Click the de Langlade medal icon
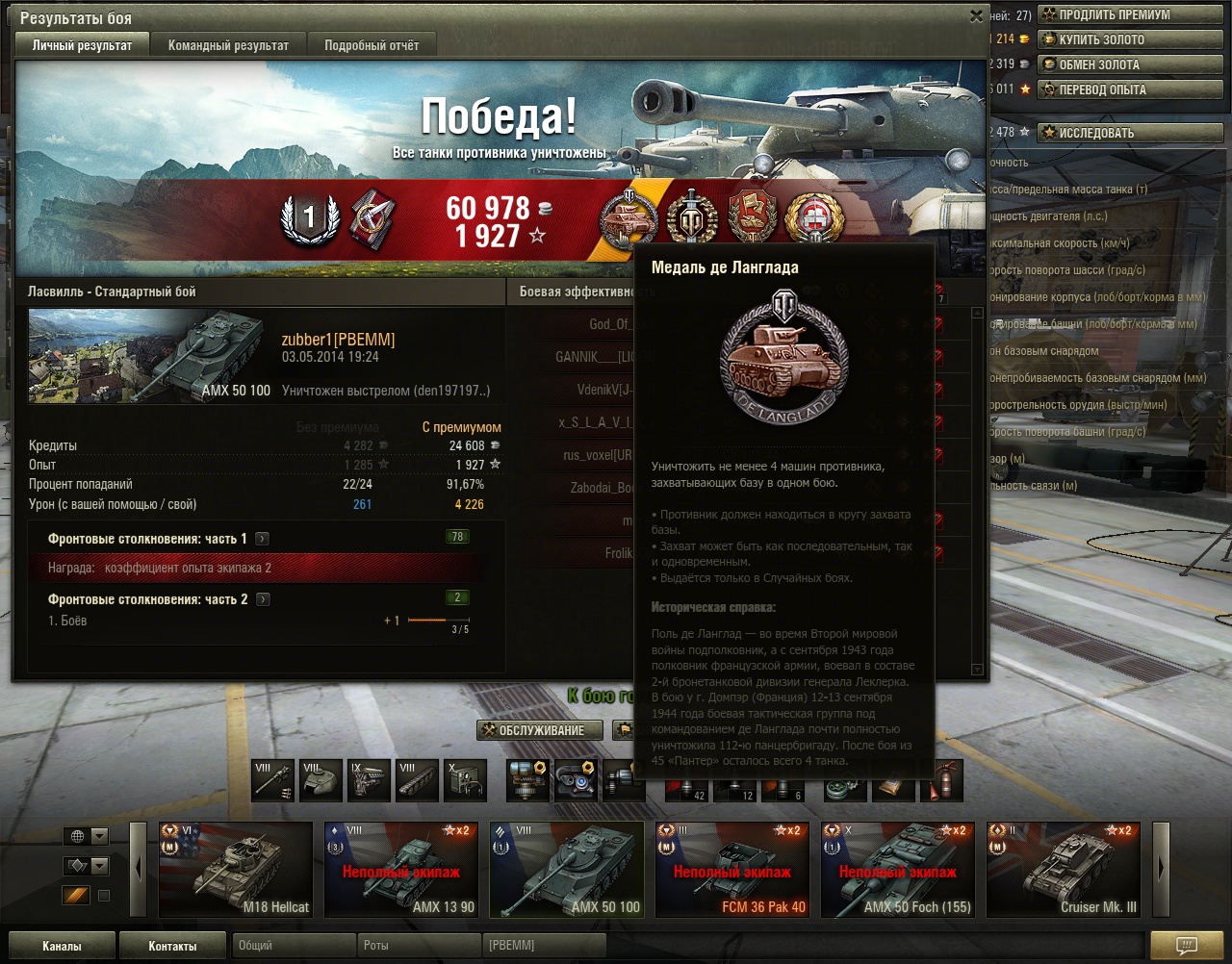This screenshot has height=964, width=1232. coord(628,218)
